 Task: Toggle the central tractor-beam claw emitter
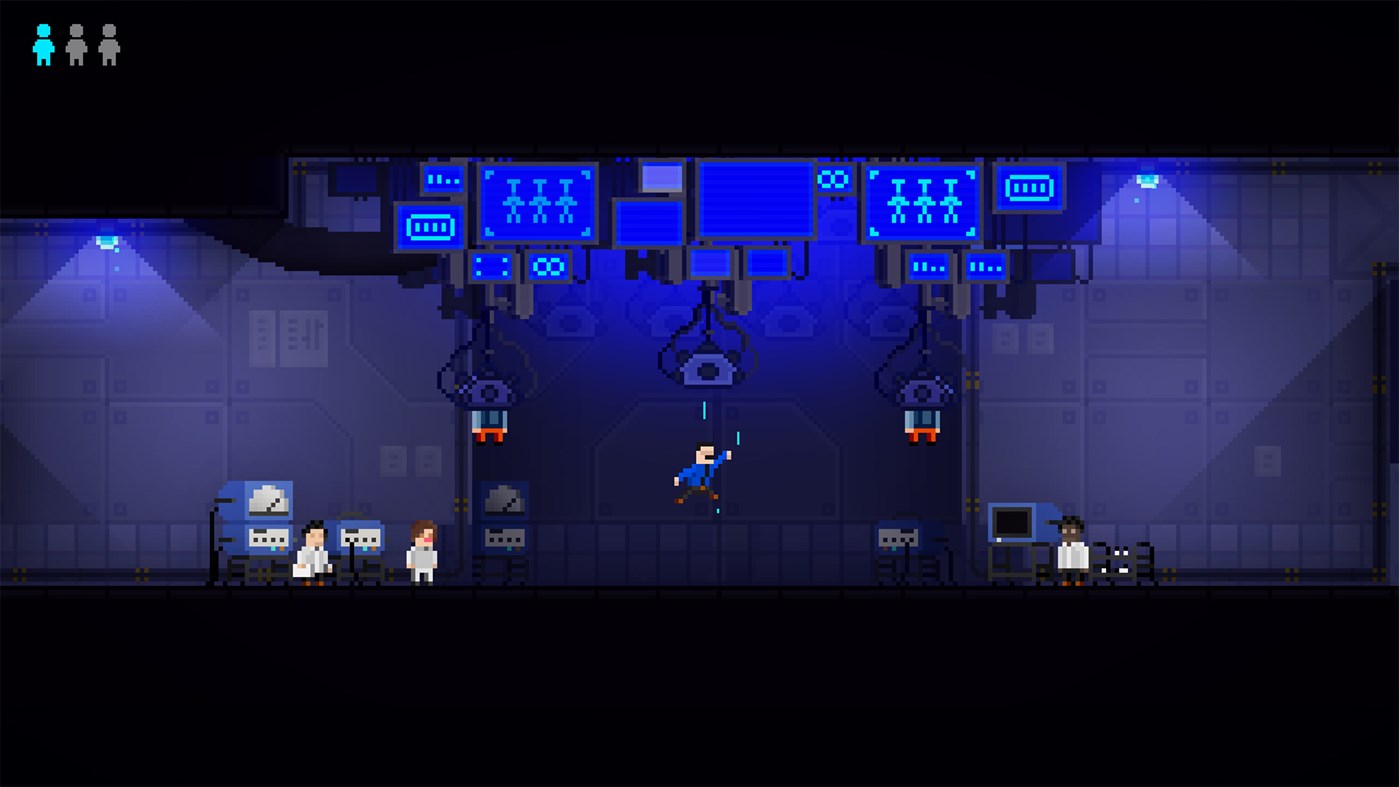tap(706, 370)
